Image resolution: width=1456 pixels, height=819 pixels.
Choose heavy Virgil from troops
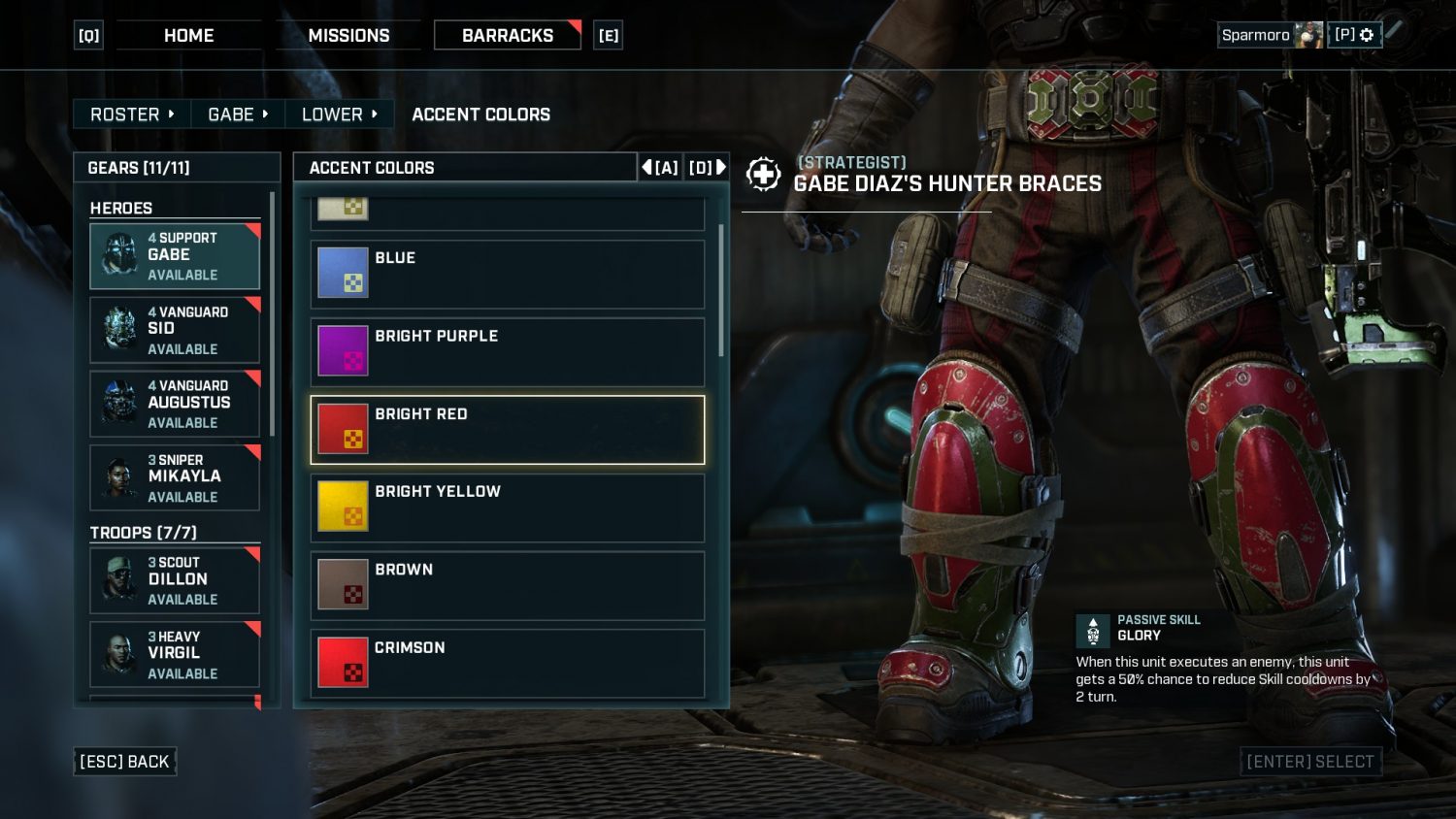click(175, 654)
